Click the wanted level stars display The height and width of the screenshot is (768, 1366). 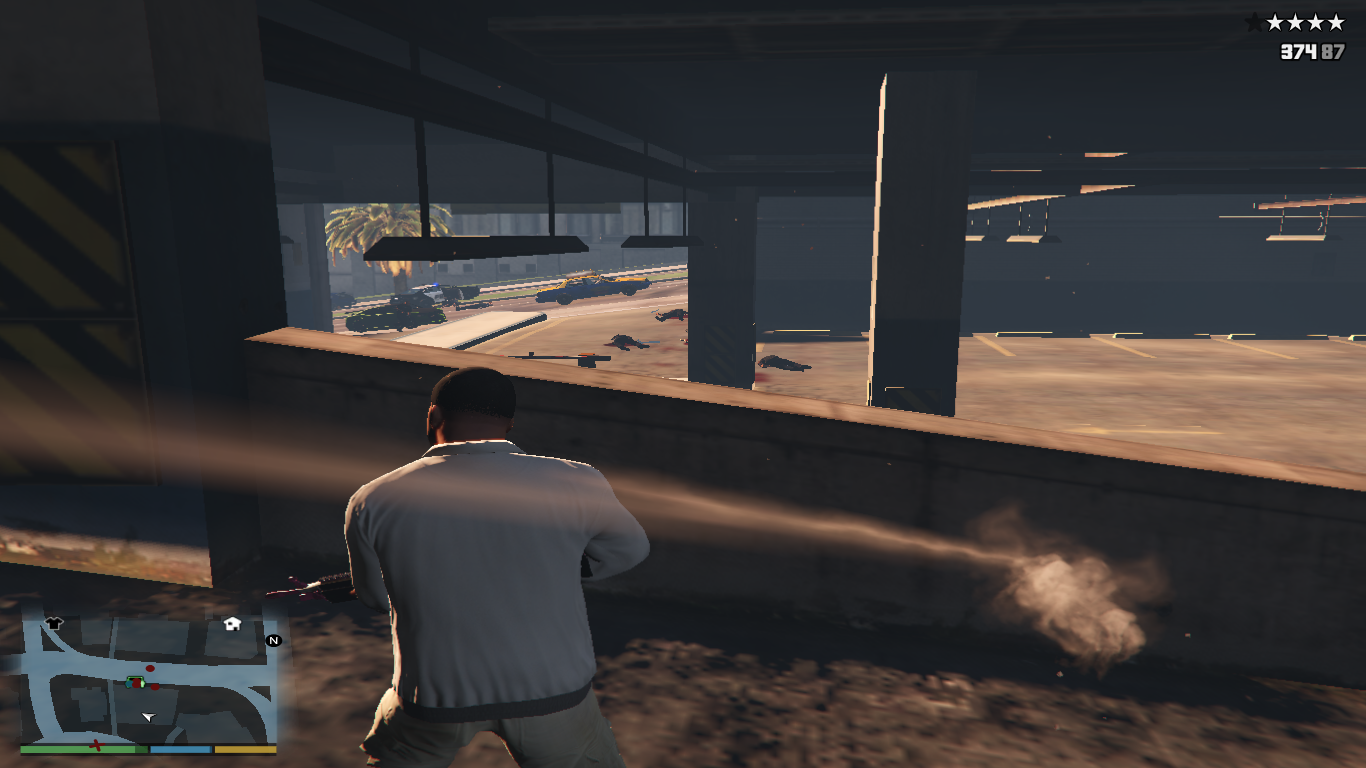(1296, 22)
